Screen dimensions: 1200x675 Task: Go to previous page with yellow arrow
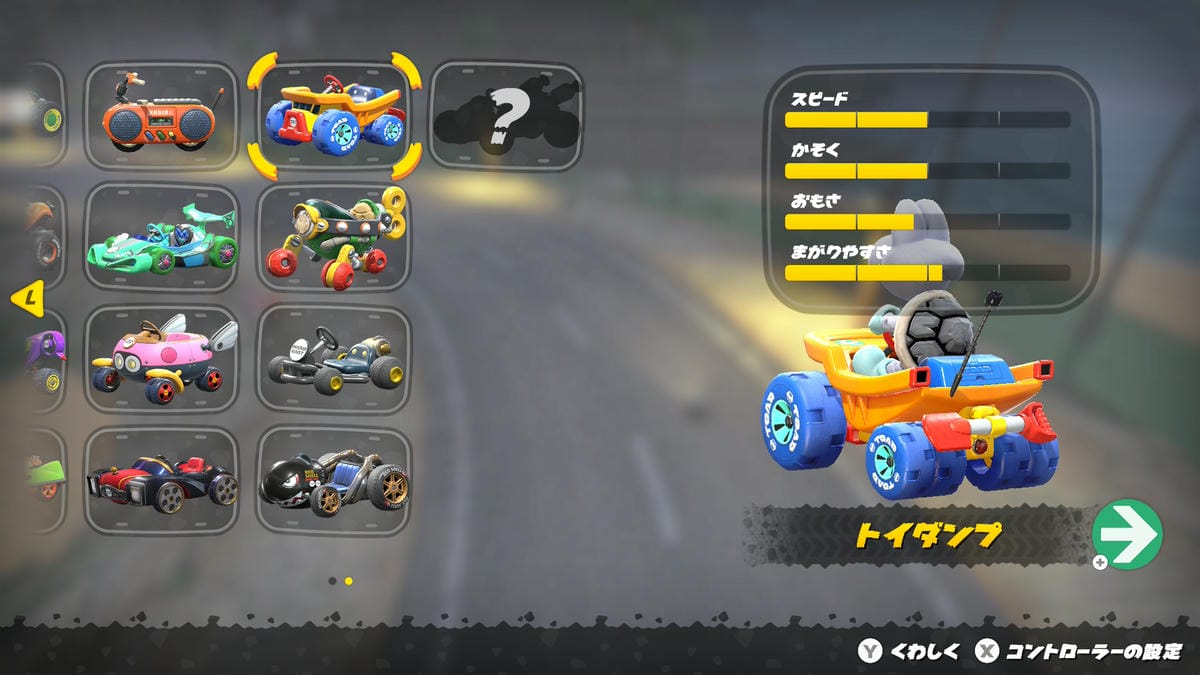point(30,297)
